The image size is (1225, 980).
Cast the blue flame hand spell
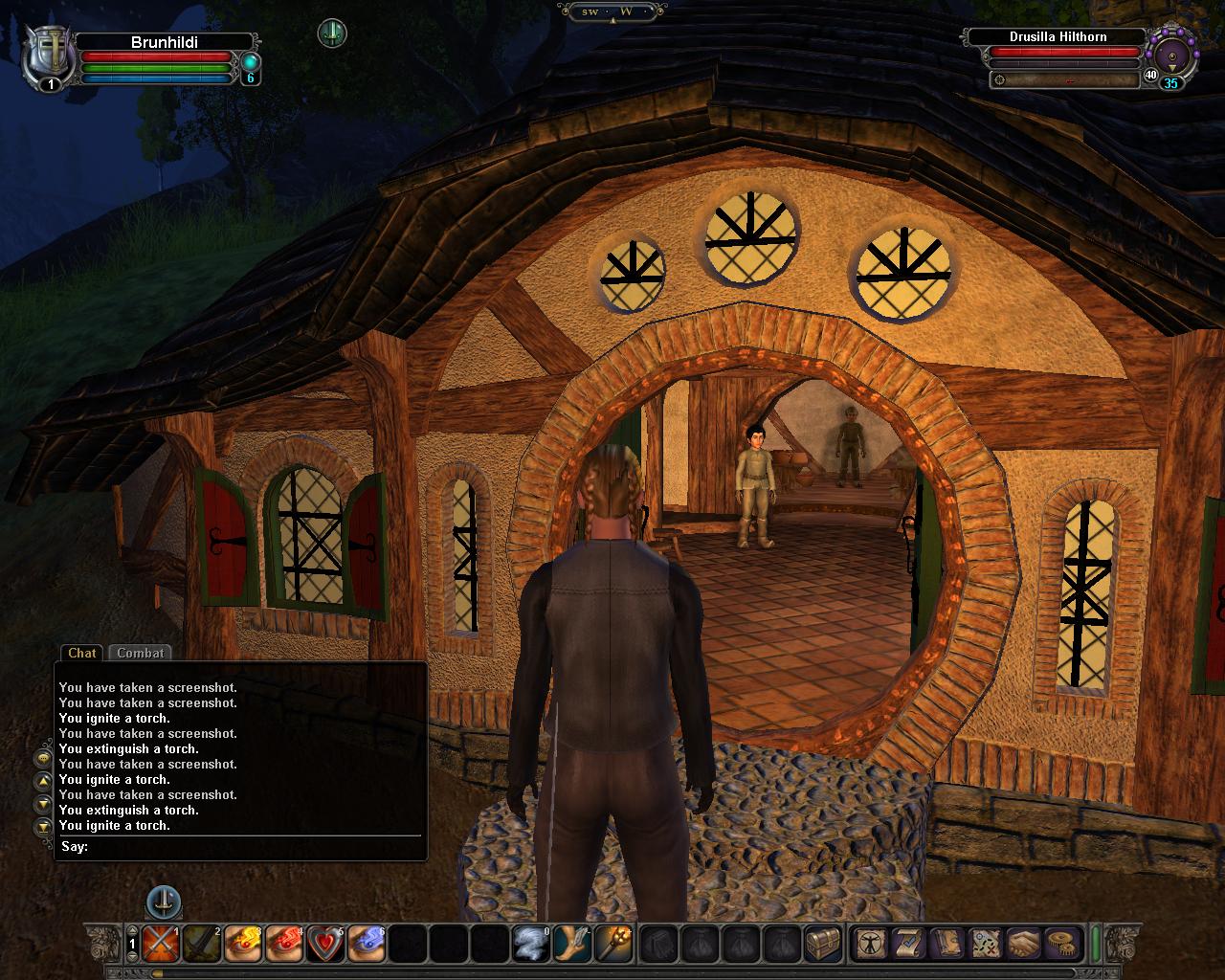(x=367, y=944)
